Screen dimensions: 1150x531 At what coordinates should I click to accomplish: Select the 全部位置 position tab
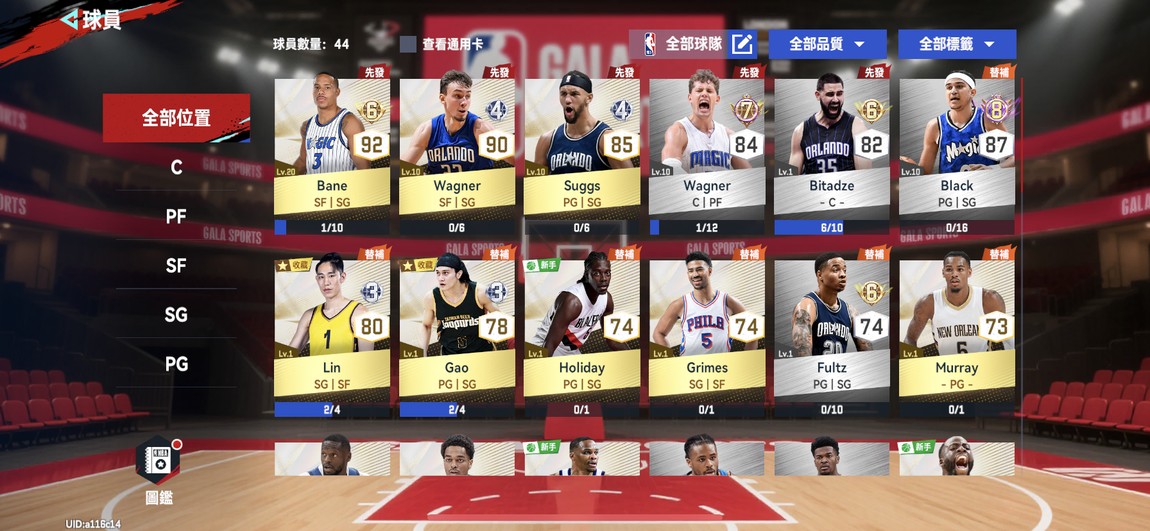tap(176, 118)
